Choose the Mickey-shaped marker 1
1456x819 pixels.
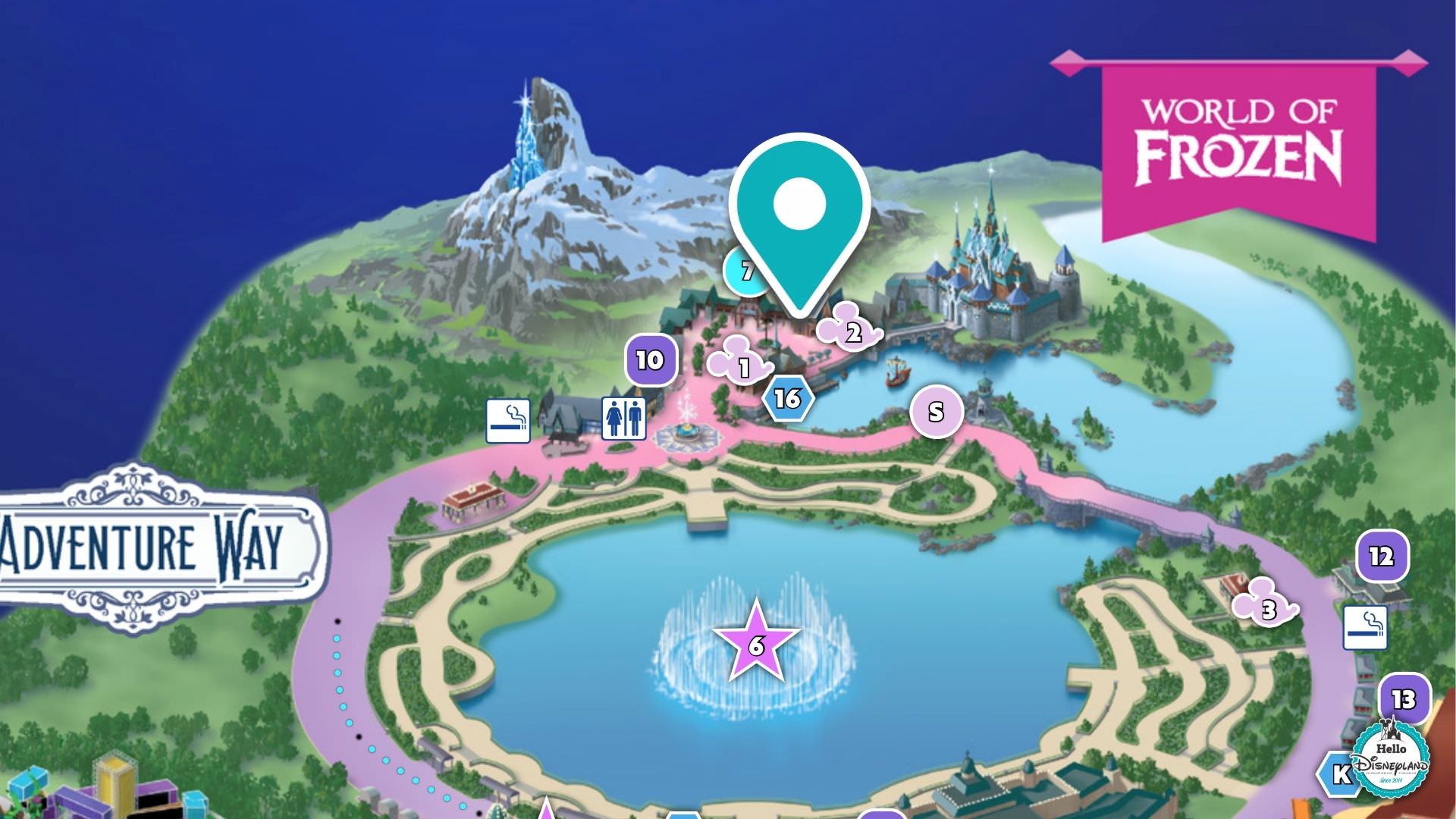739,363
